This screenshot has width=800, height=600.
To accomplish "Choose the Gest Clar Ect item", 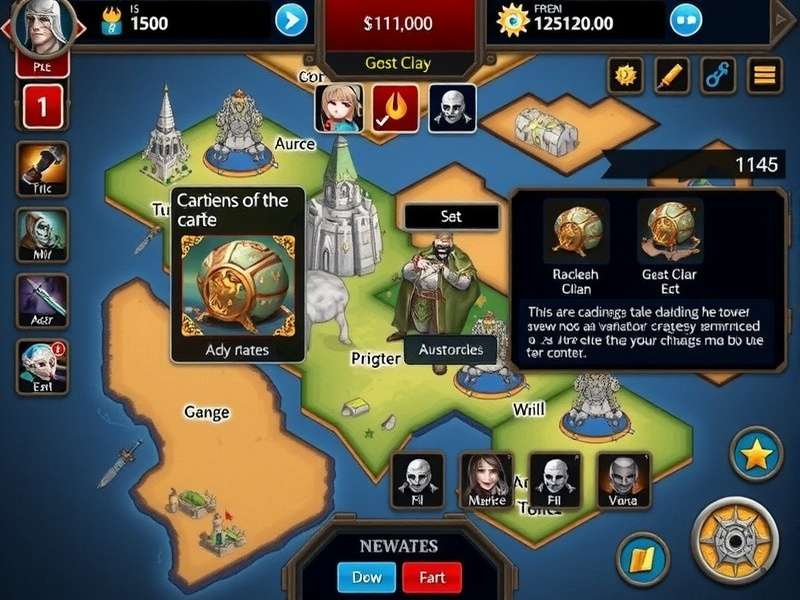I will click(x=670, y=240).
